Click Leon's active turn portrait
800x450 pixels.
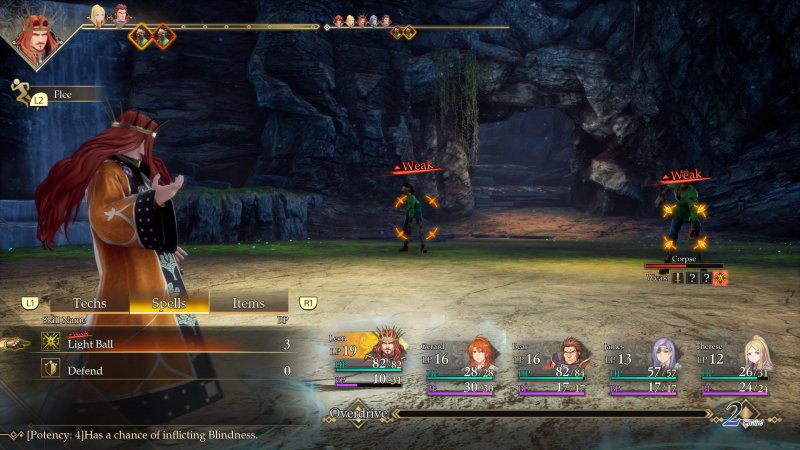click(x=36, y=36)
